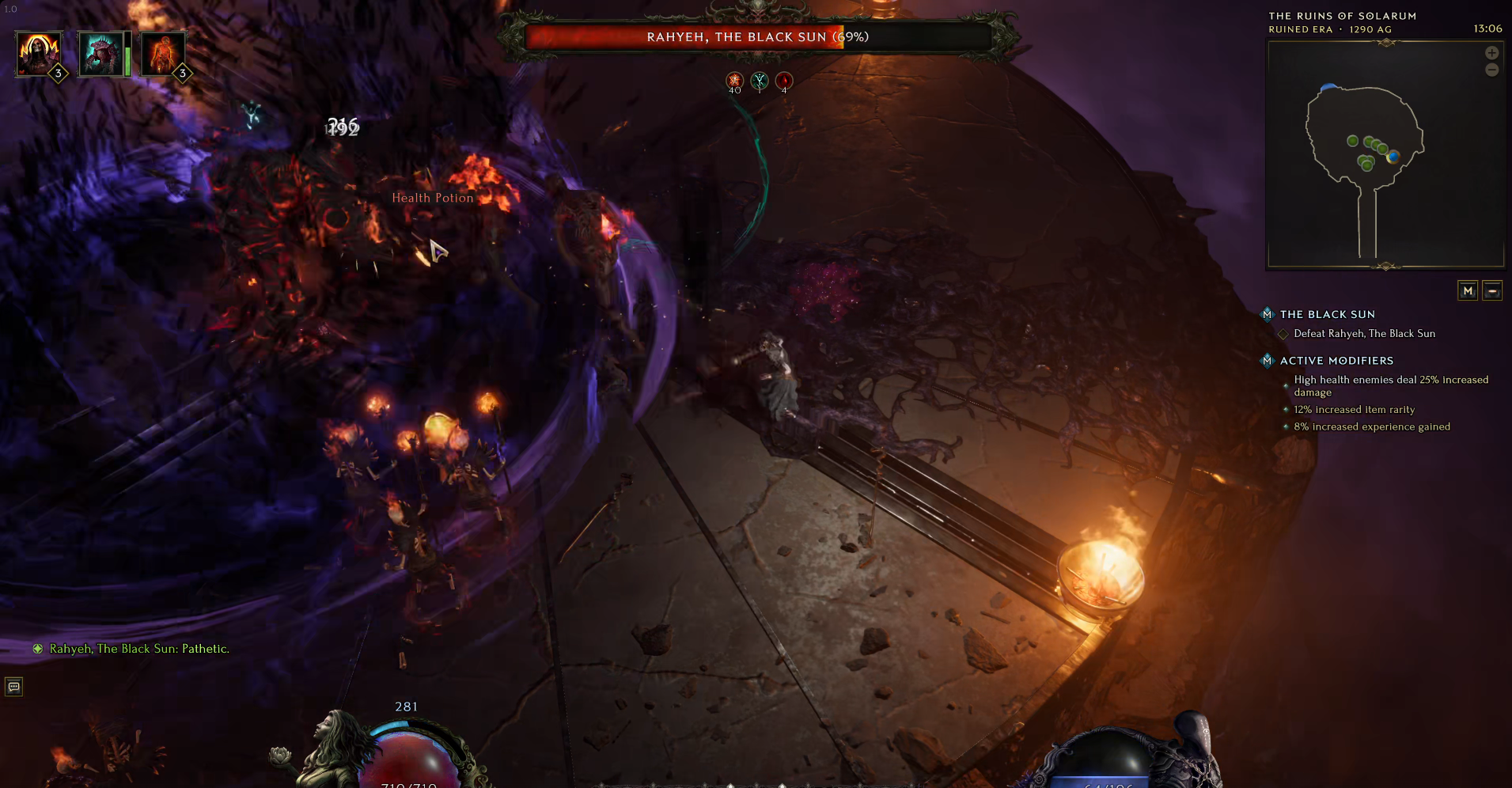Zoom in the minimap with plus button
This screenshot has height=788, width=1512.
[x=1491, y=53]
